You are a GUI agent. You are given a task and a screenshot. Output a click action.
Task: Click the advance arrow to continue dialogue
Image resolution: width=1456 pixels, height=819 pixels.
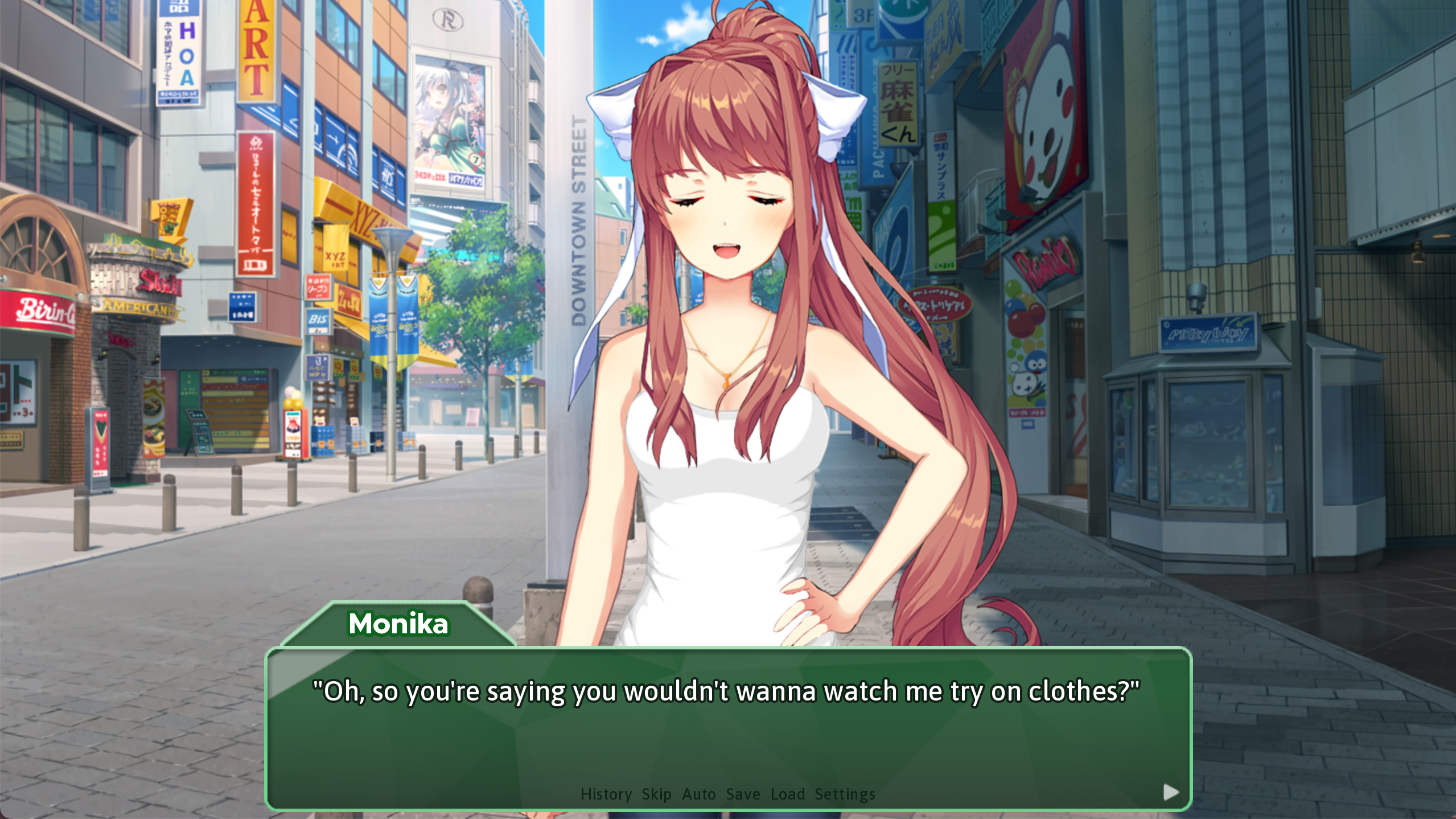[x=1170, y=791]
